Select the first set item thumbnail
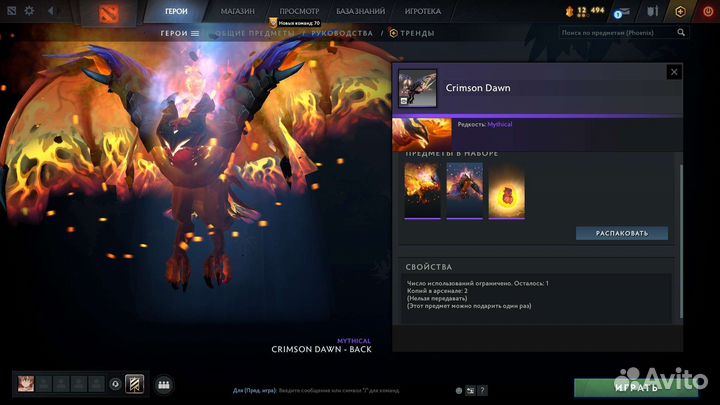This screenshot has height=405, width=720. coord(422,189)
